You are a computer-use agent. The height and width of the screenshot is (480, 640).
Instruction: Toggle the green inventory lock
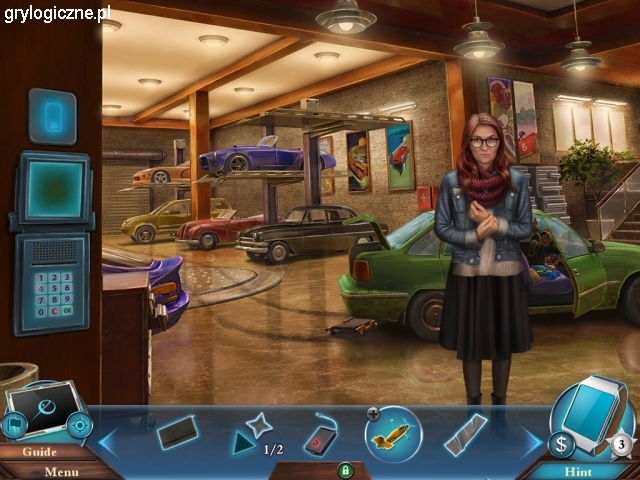346,469
